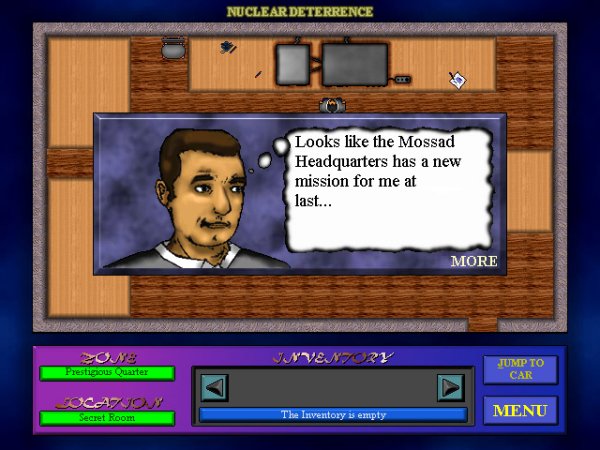Continue dialogue with the MORE button

click(473, 261)
